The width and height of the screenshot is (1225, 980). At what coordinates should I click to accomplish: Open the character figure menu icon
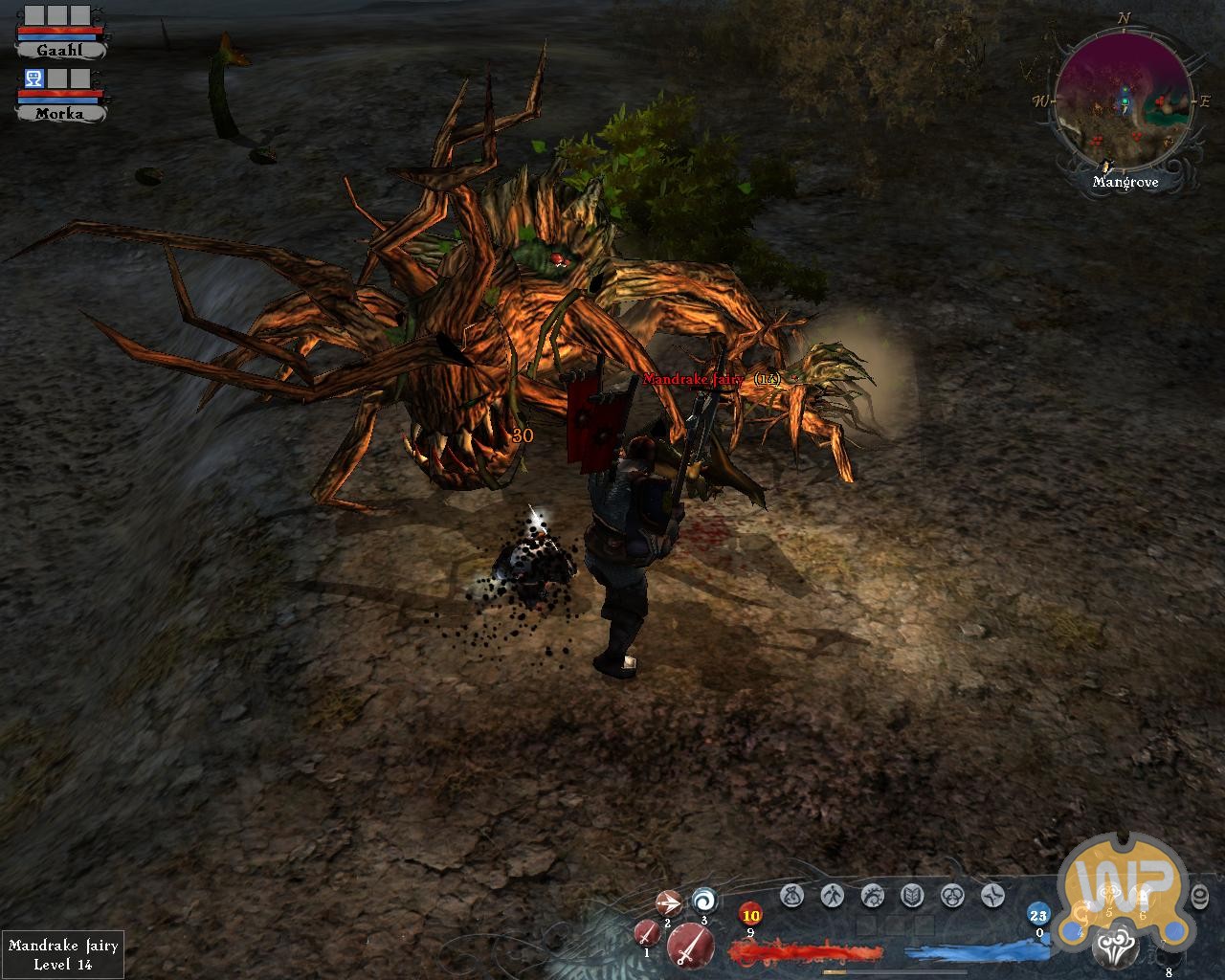click(832, 896)
